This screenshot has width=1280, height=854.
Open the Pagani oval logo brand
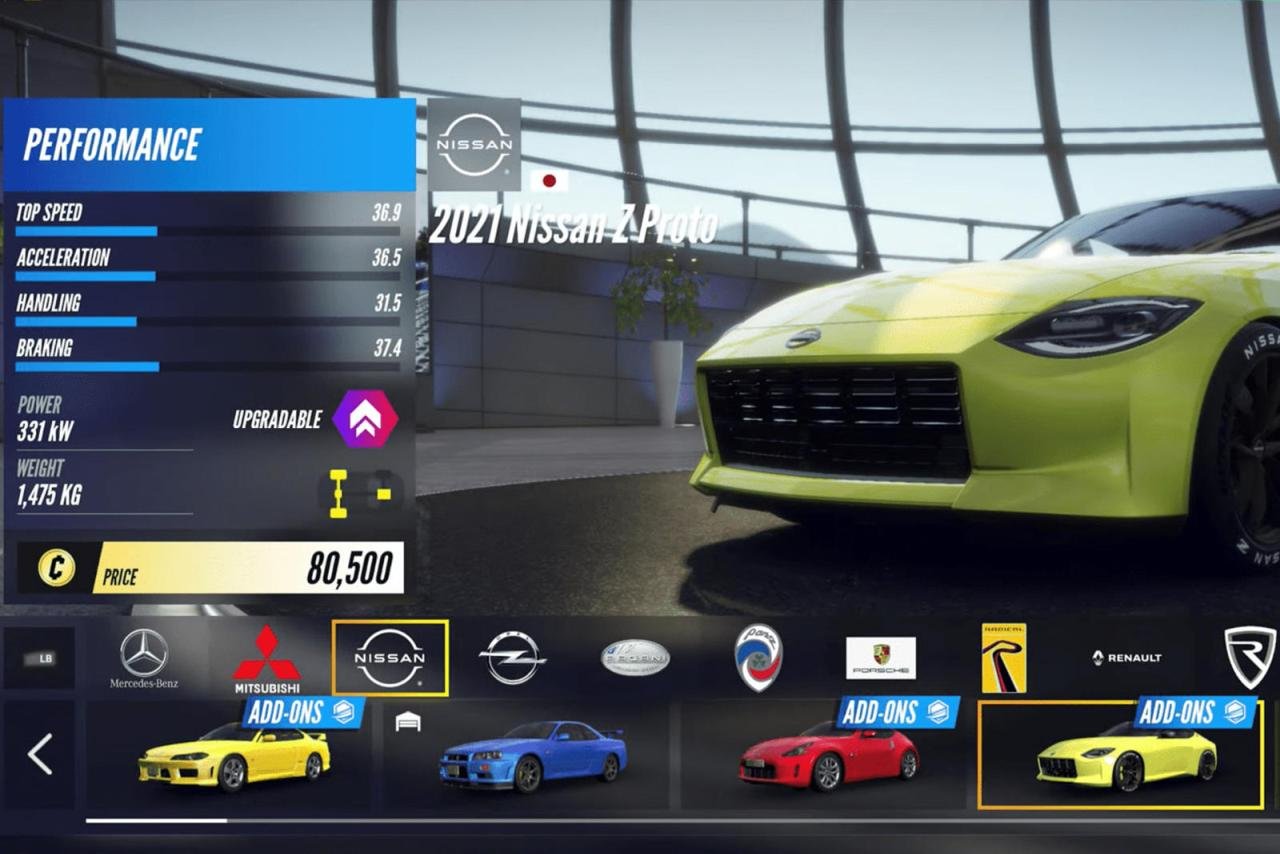tap(635, 658)
